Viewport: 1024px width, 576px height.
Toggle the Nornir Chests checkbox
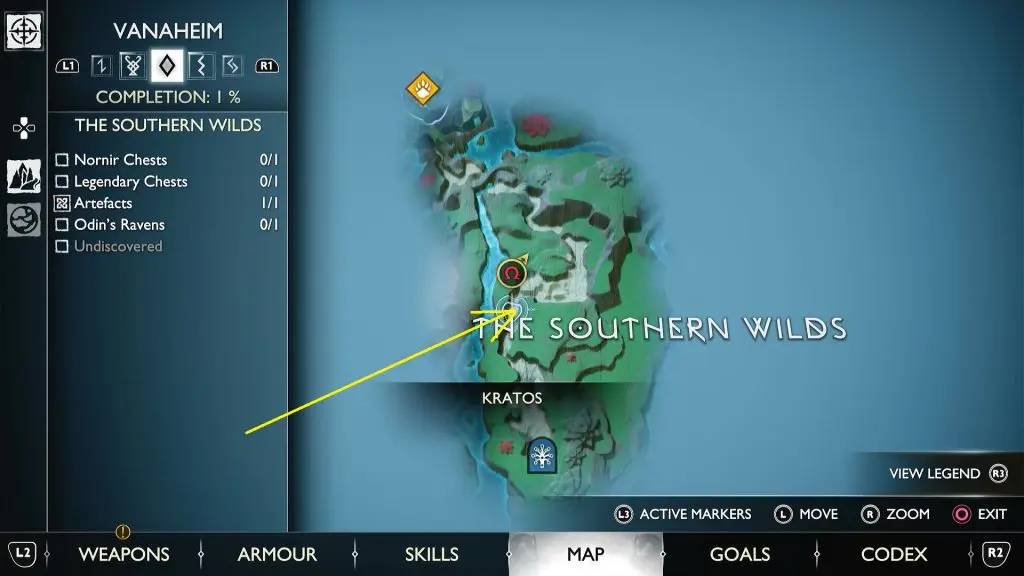[62, 160]
